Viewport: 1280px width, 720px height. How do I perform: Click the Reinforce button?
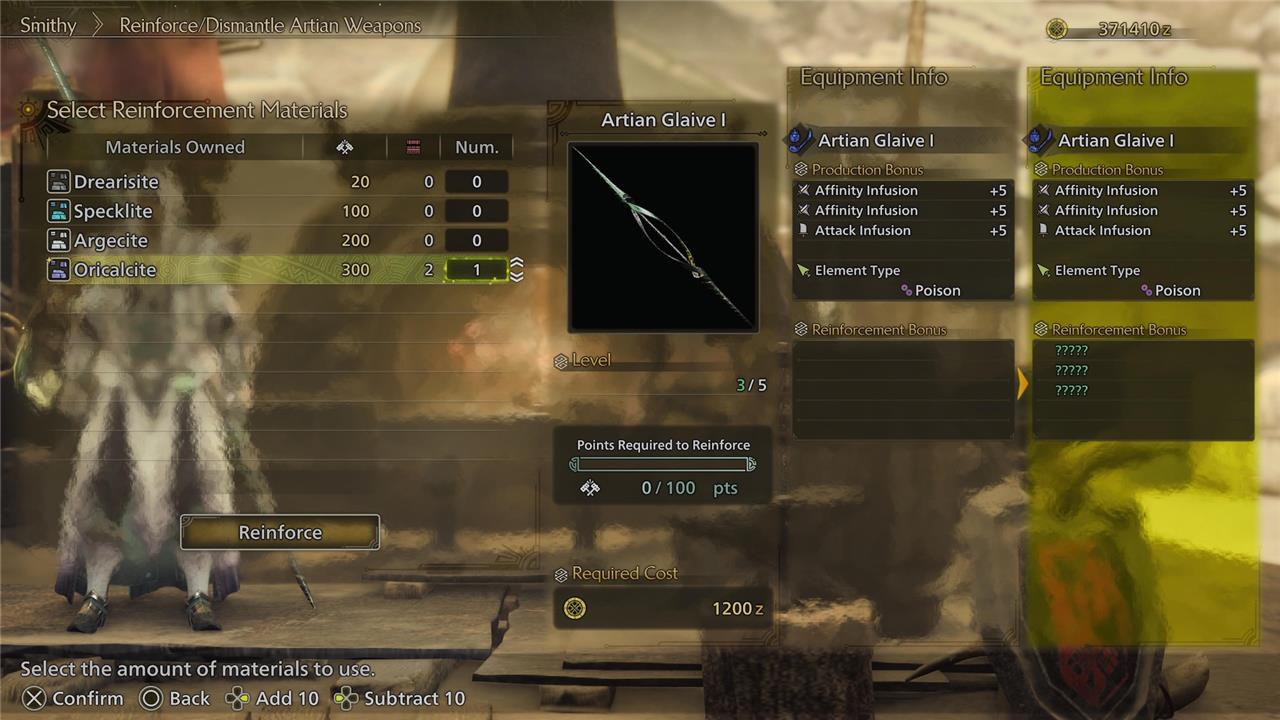click(x=280, y=532)
